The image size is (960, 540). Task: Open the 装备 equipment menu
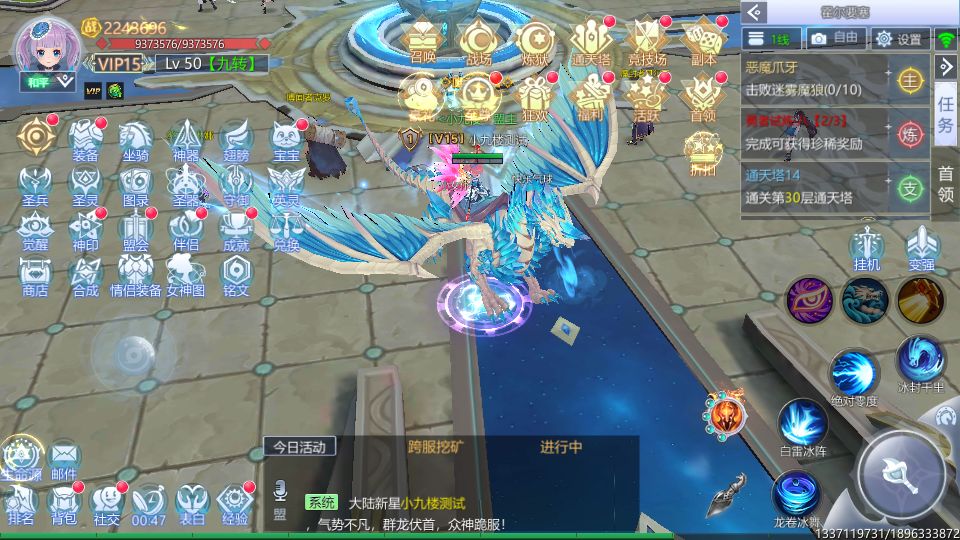85,138
